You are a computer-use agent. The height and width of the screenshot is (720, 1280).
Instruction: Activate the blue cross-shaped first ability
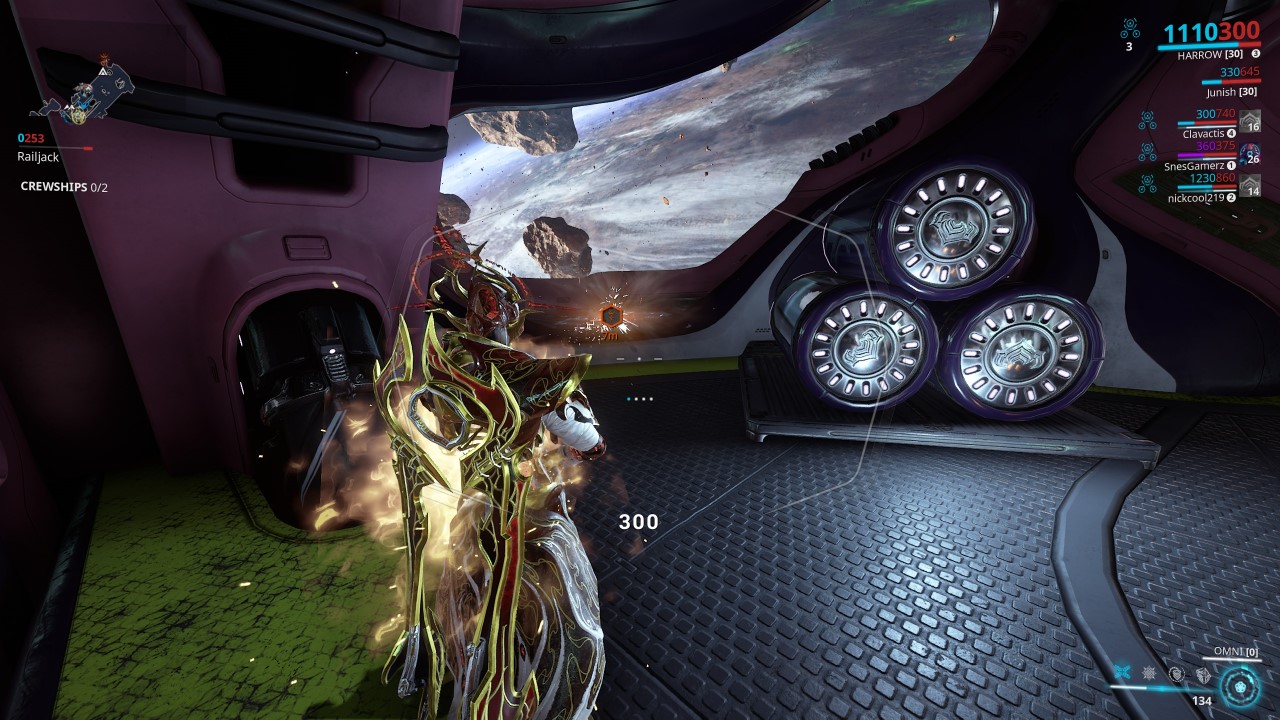pyautogui.click(x=1124, y=674)
